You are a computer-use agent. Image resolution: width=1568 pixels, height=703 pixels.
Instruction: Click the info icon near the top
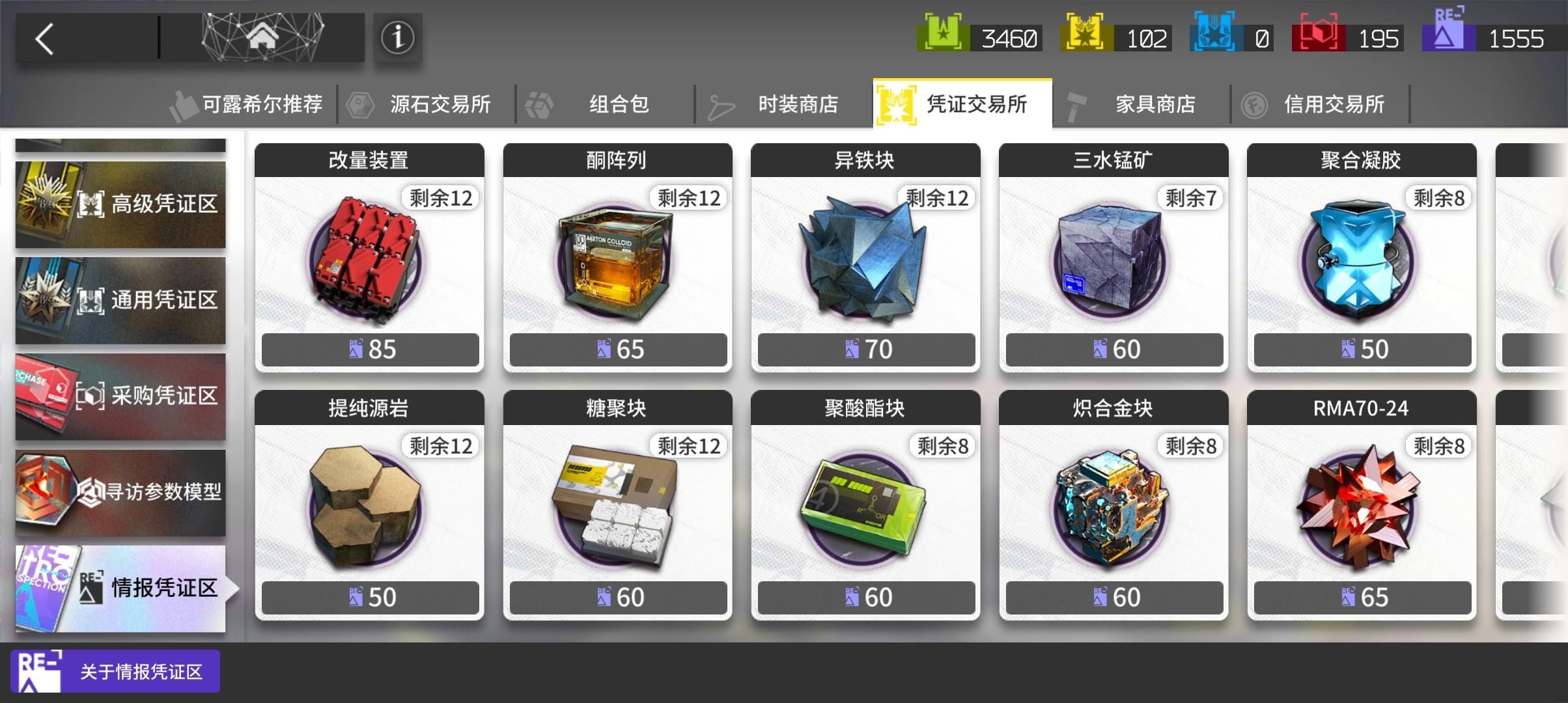click(x=398, y=37)
